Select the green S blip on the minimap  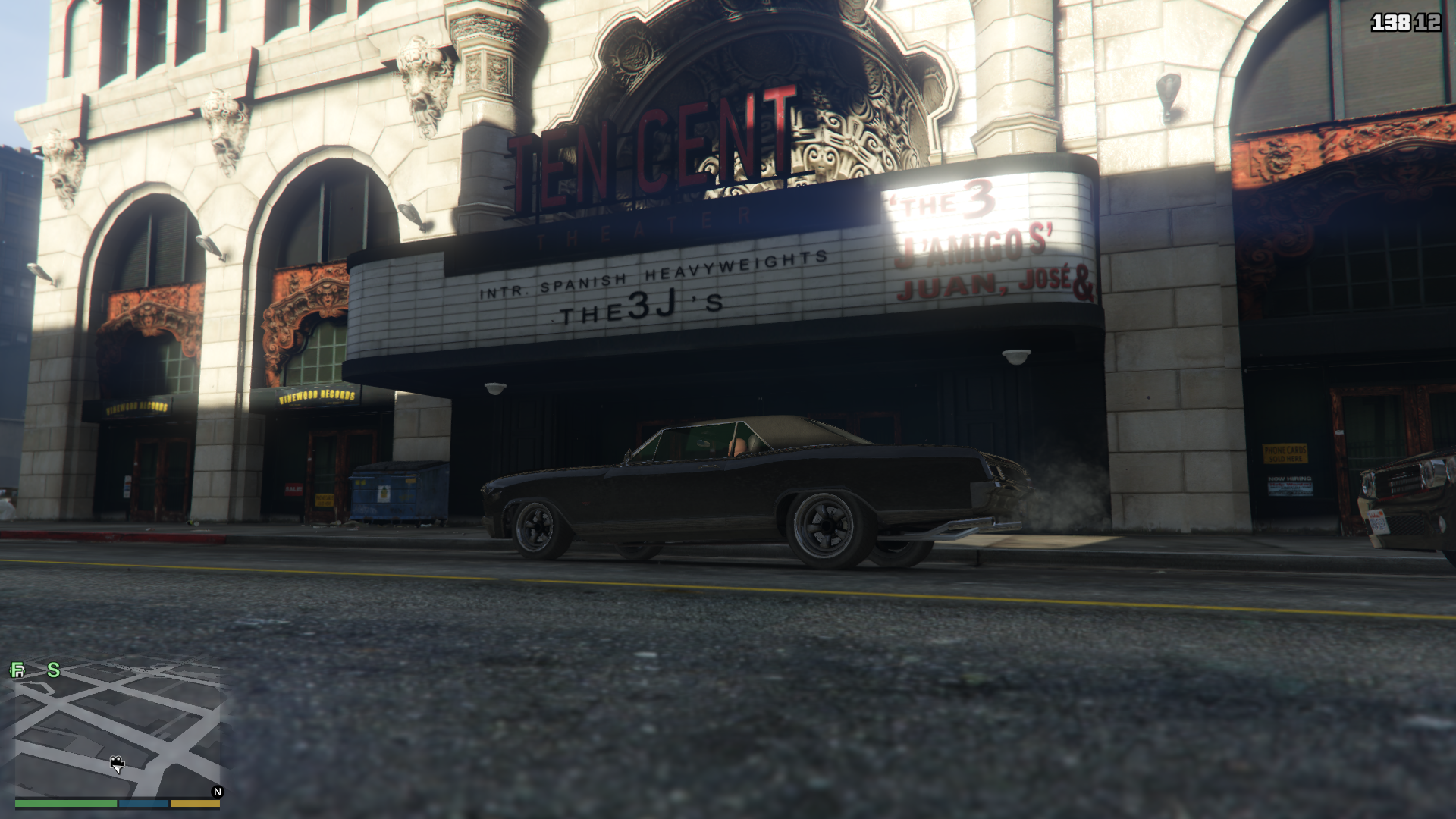tap(54, 670)
